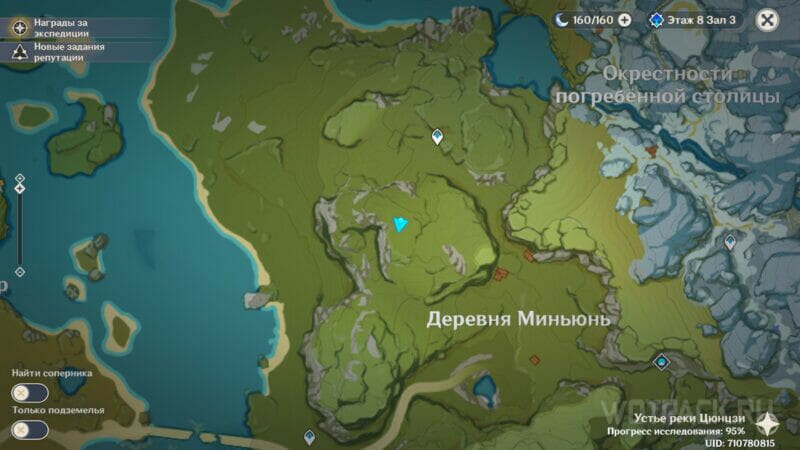Screen dimensions: 800x450
Task: Zoom in using the zoom slider's top button
Action: tap(19, 179)
